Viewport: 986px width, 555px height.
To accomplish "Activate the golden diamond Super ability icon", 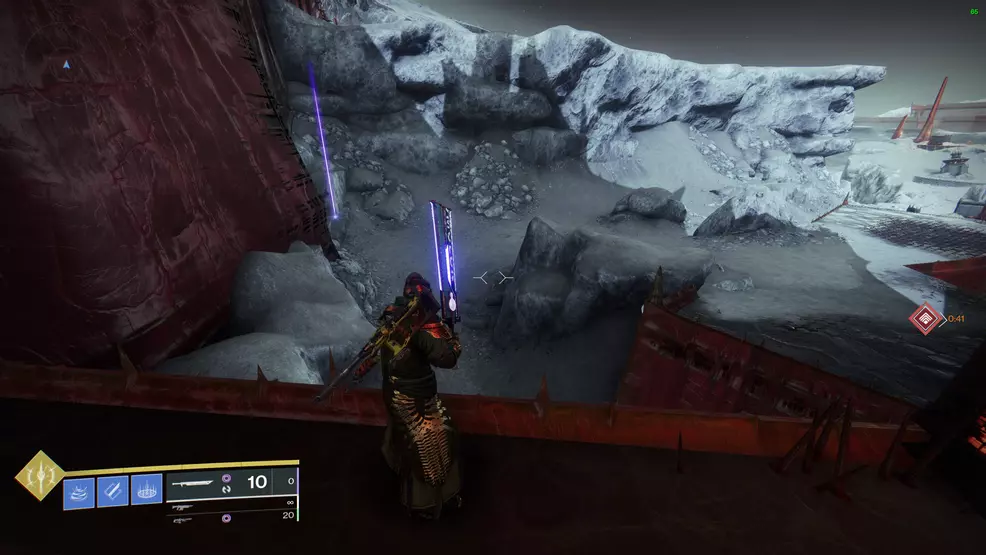I will (x=39, y=477).
